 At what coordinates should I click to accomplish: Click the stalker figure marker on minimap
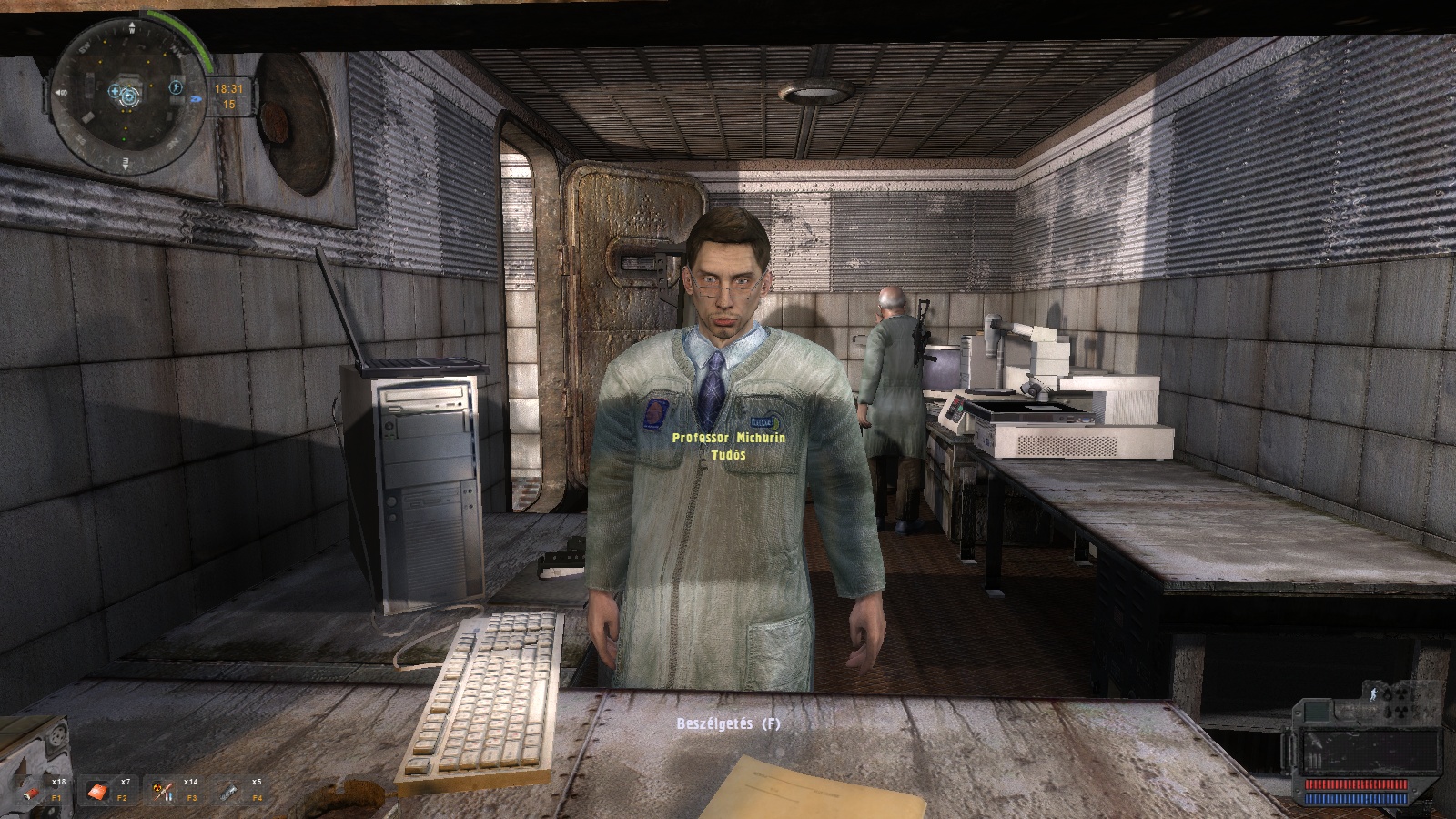point(175,89)
